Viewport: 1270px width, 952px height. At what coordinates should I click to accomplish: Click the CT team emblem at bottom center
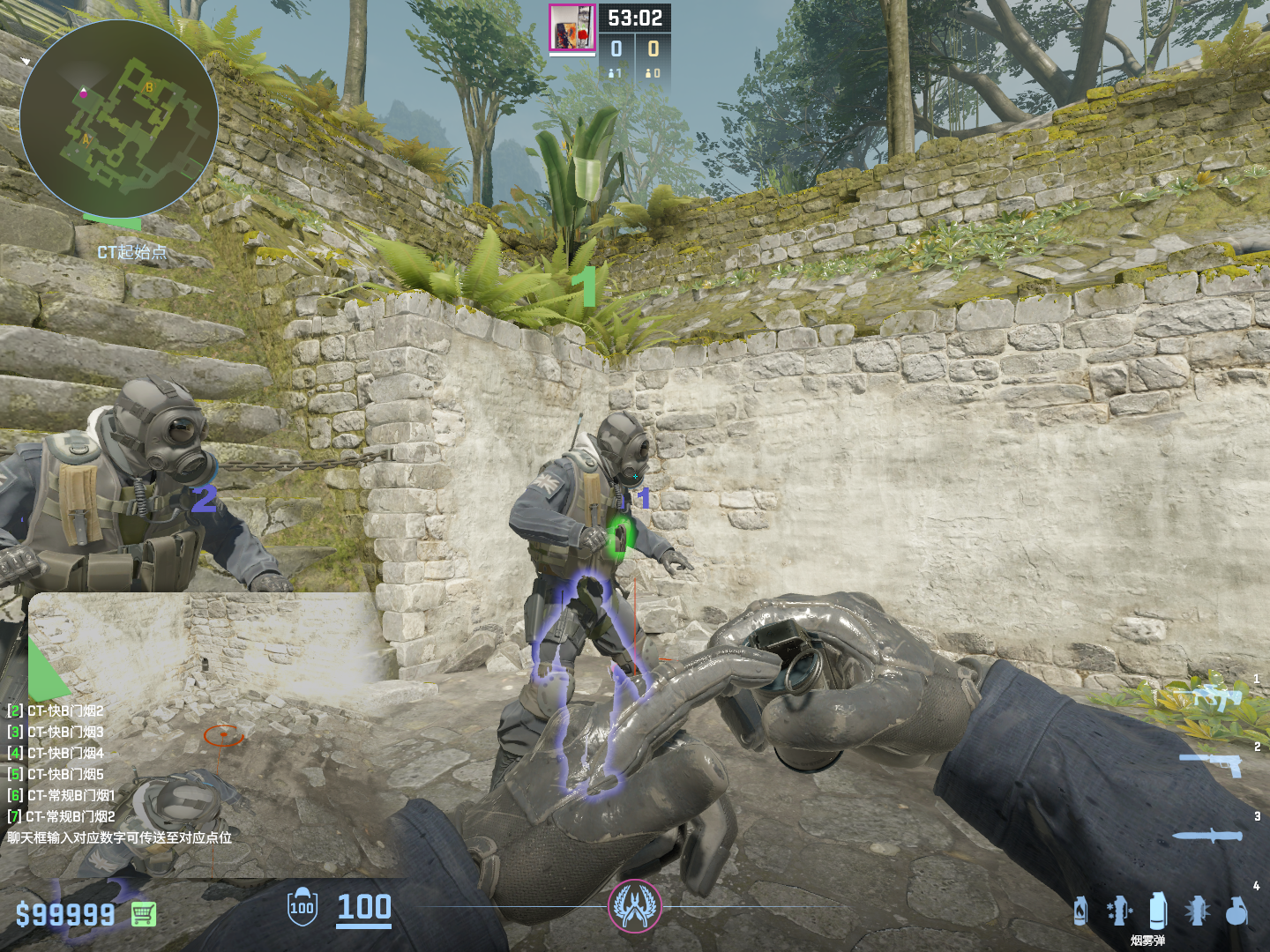[x=634, y=905]
